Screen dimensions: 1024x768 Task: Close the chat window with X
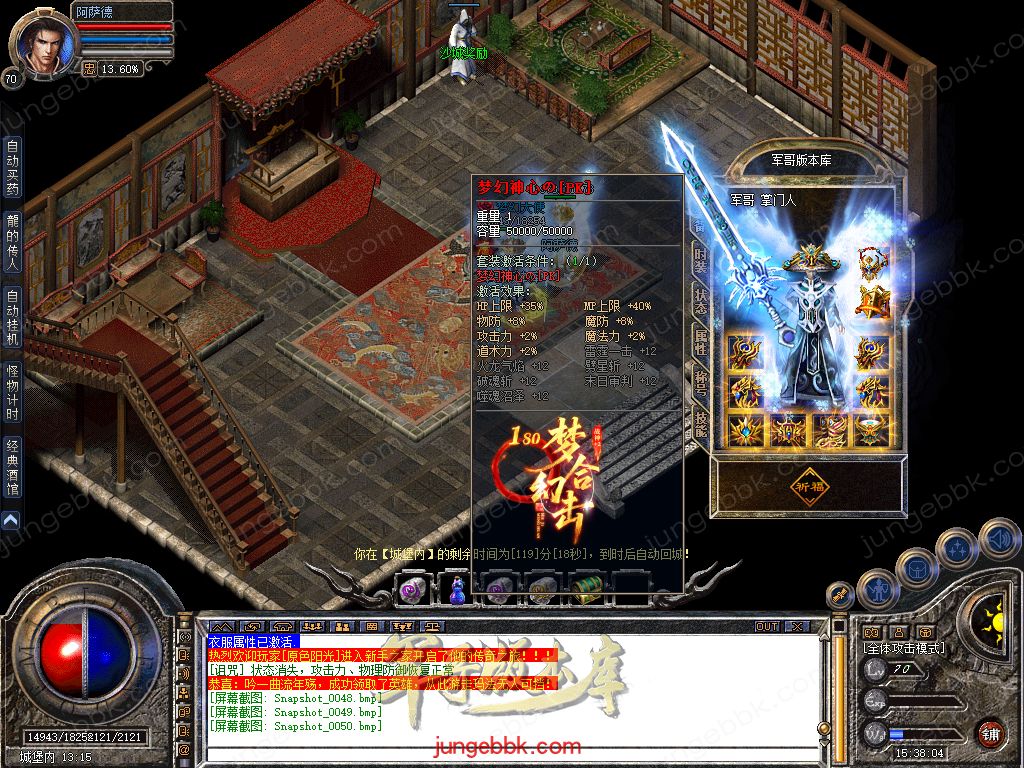[798, 626]
